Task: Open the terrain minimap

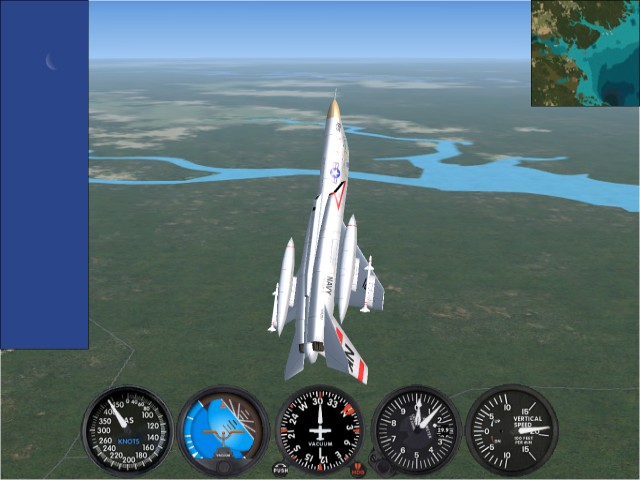Action: [585, 53]
